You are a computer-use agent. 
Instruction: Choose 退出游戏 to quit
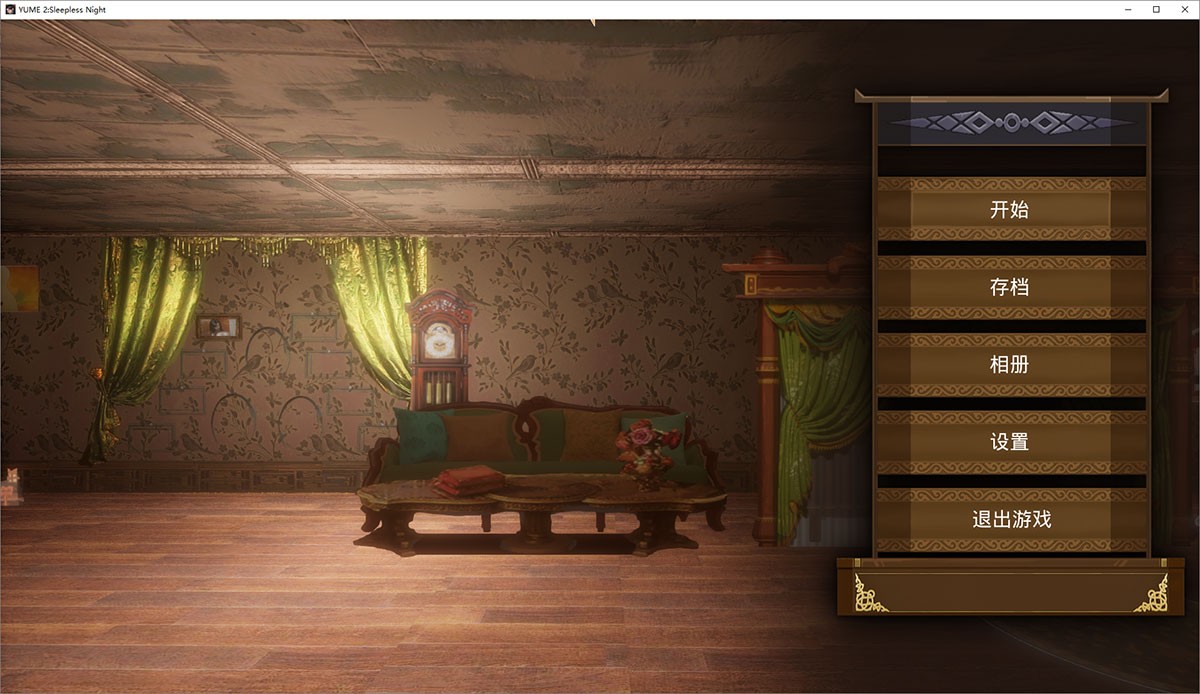(x=1010, y=520)
